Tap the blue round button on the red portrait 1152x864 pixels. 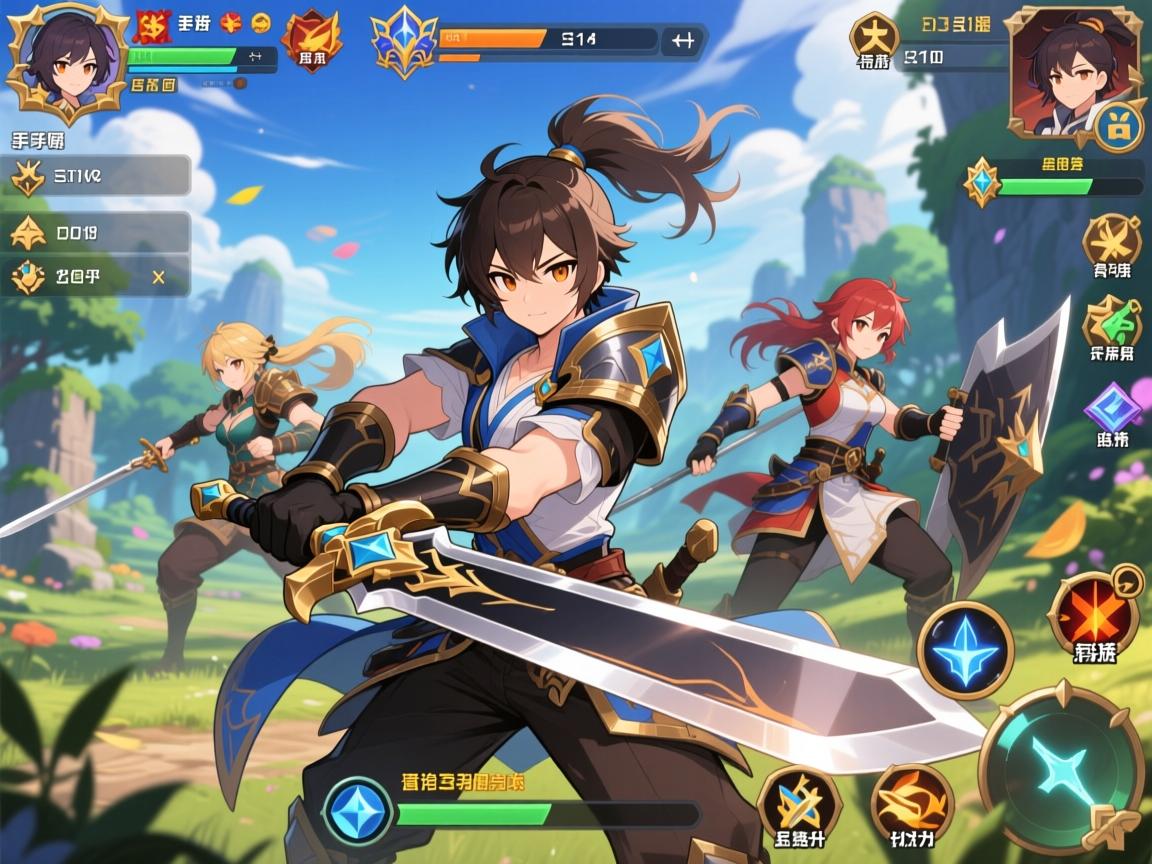point(1118,128)
